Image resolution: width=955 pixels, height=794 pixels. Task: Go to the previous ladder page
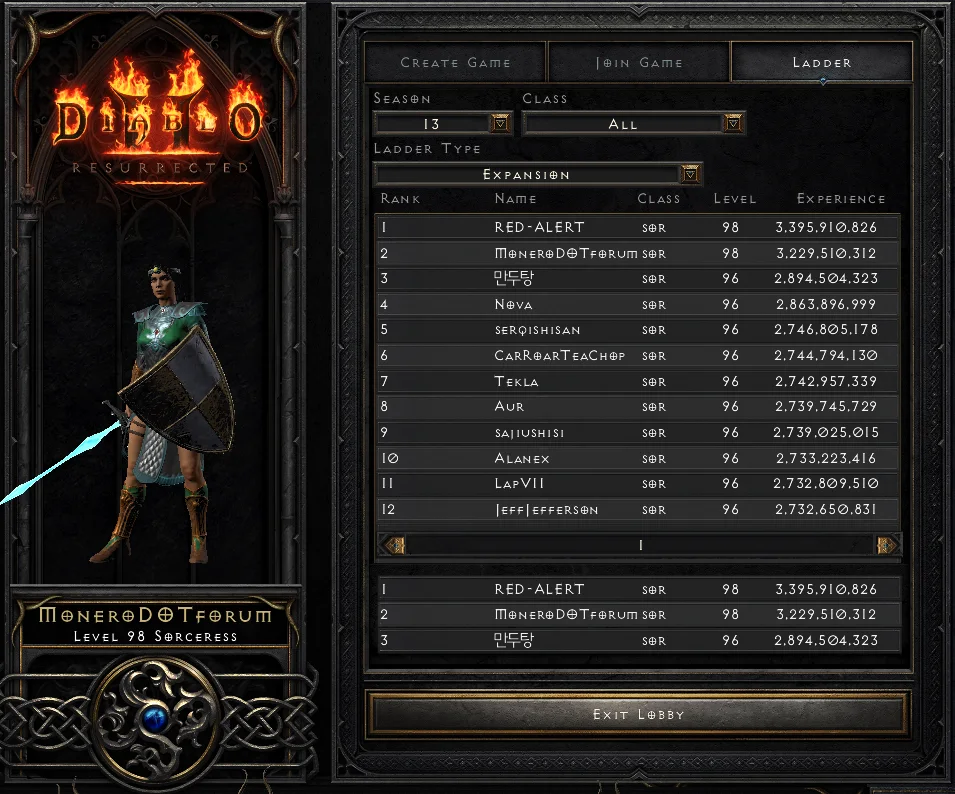[x=393, y=545]
